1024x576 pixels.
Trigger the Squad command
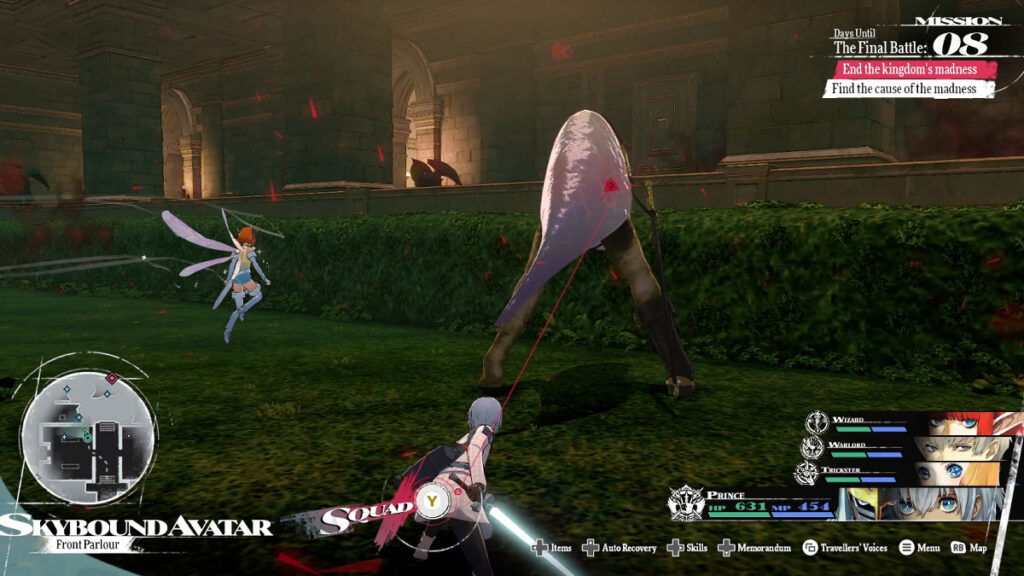(x=432, y=498)
